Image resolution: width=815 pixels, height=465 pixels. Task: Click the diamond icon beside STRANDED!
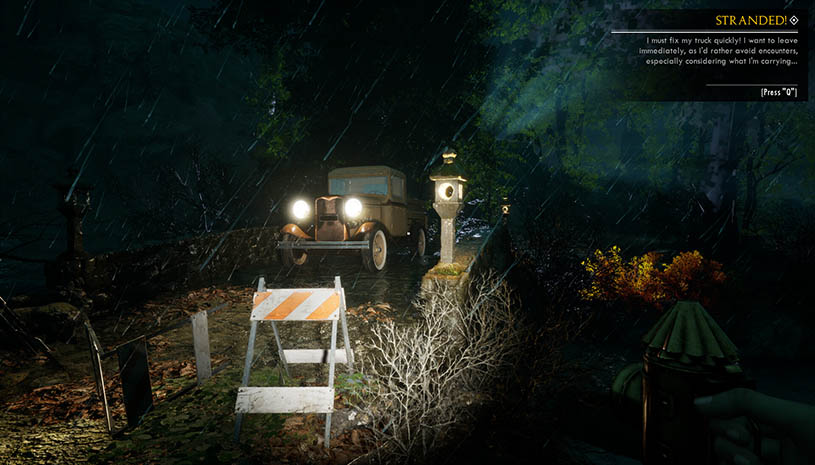(794, 20)
